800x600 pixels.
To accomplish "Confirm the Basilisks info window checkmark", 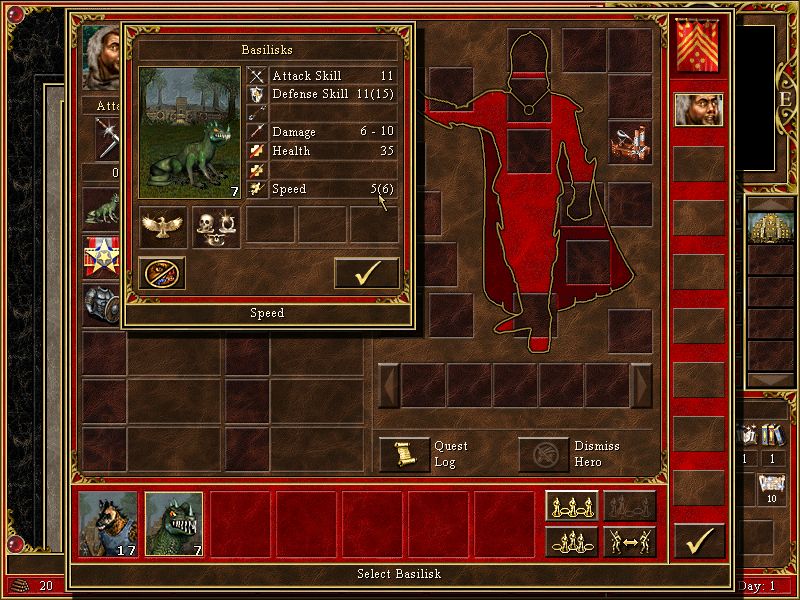I will (366, 273).
